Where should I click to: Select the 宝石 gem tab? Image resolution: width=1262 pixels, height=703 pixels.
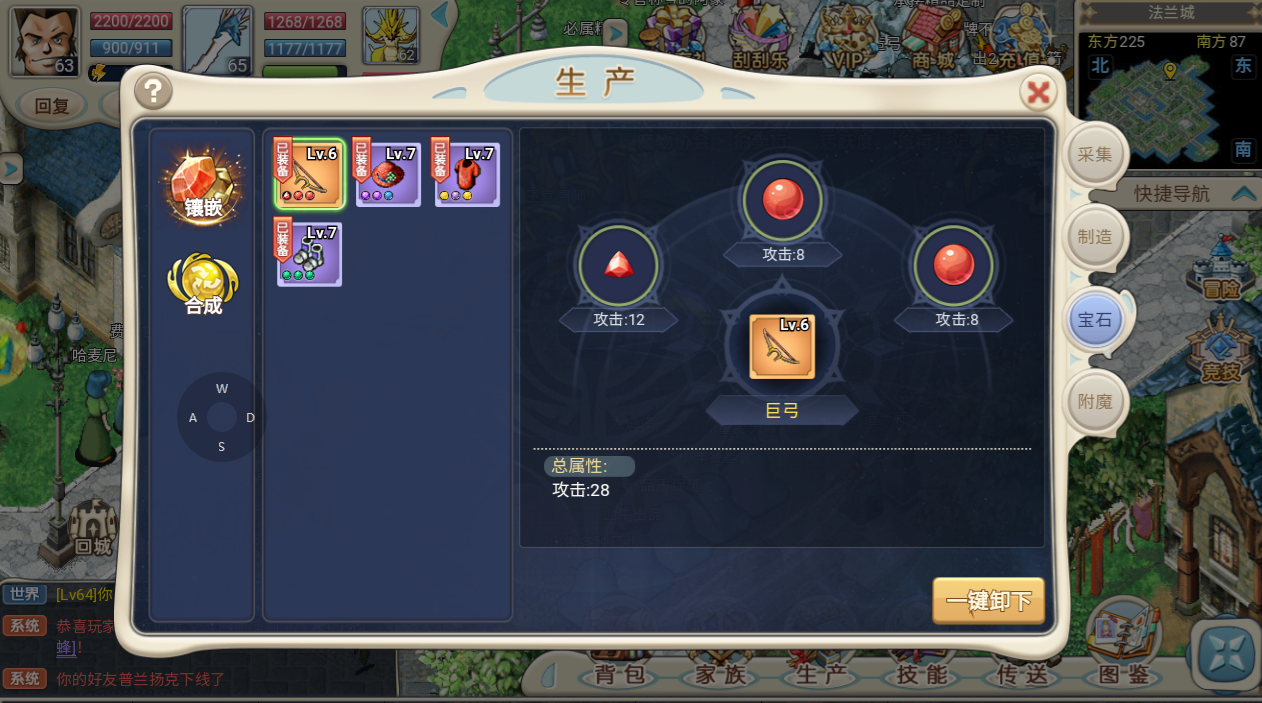[x=1094, y=320]
